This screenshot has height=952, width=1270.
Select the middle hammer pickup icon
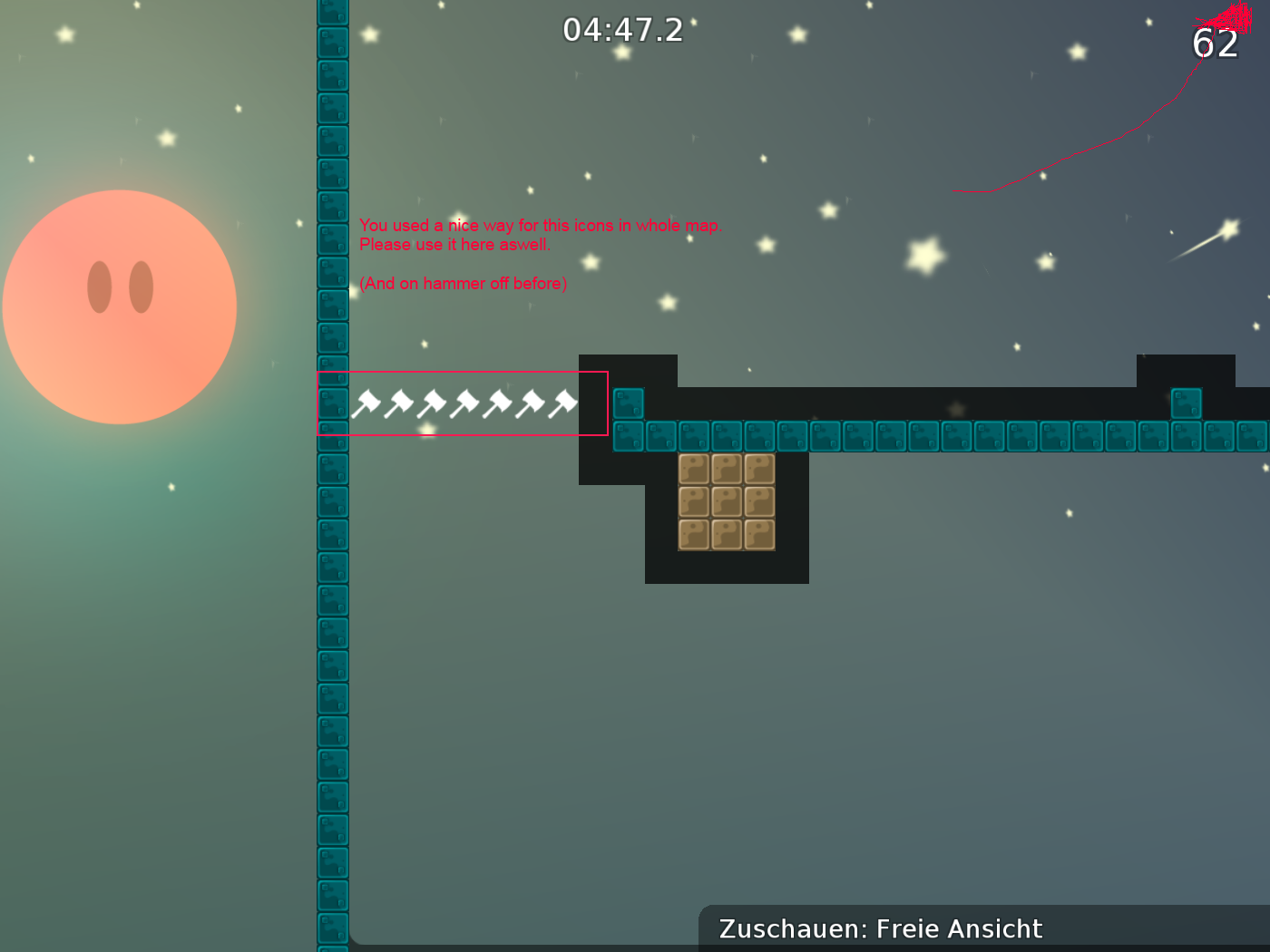pos(464,403)
